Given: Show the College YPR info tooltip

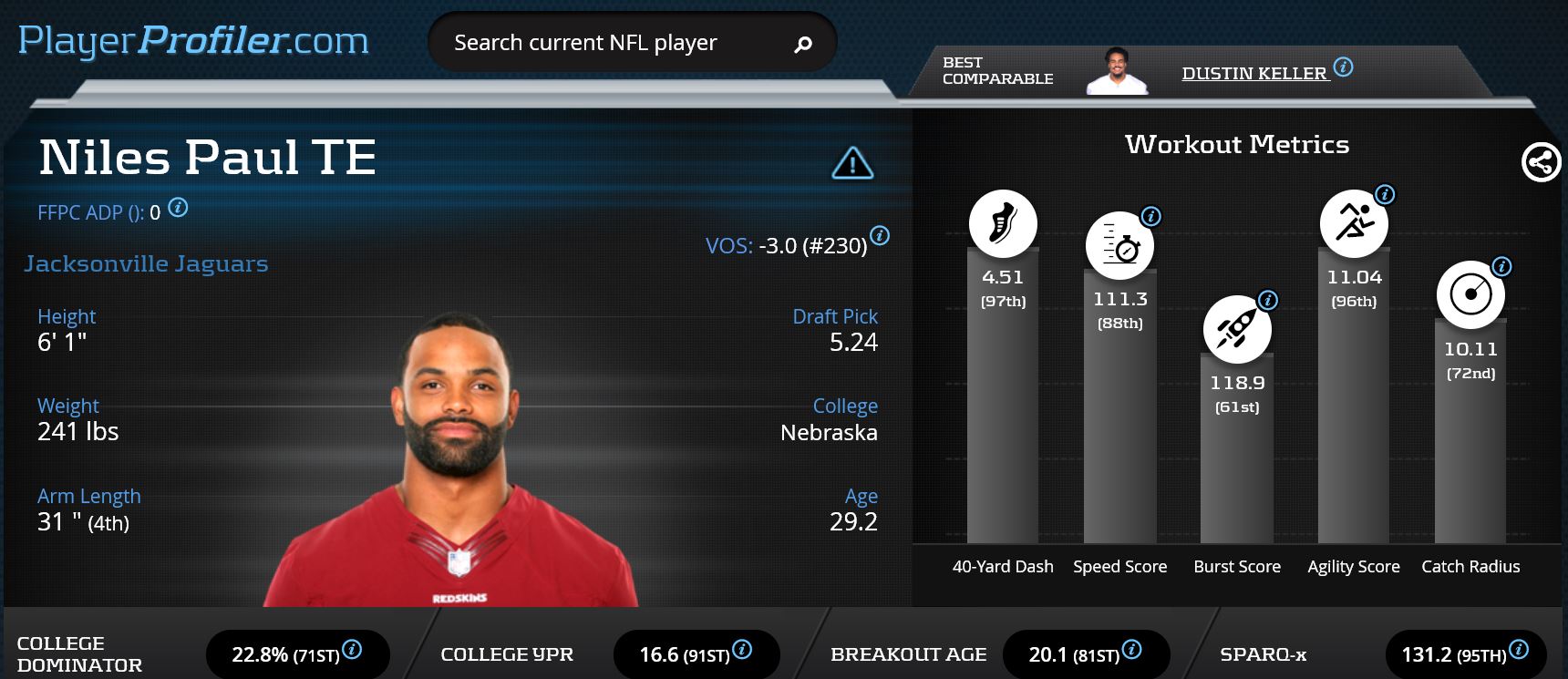Looking at the screenshot, I should click(742, 649).
